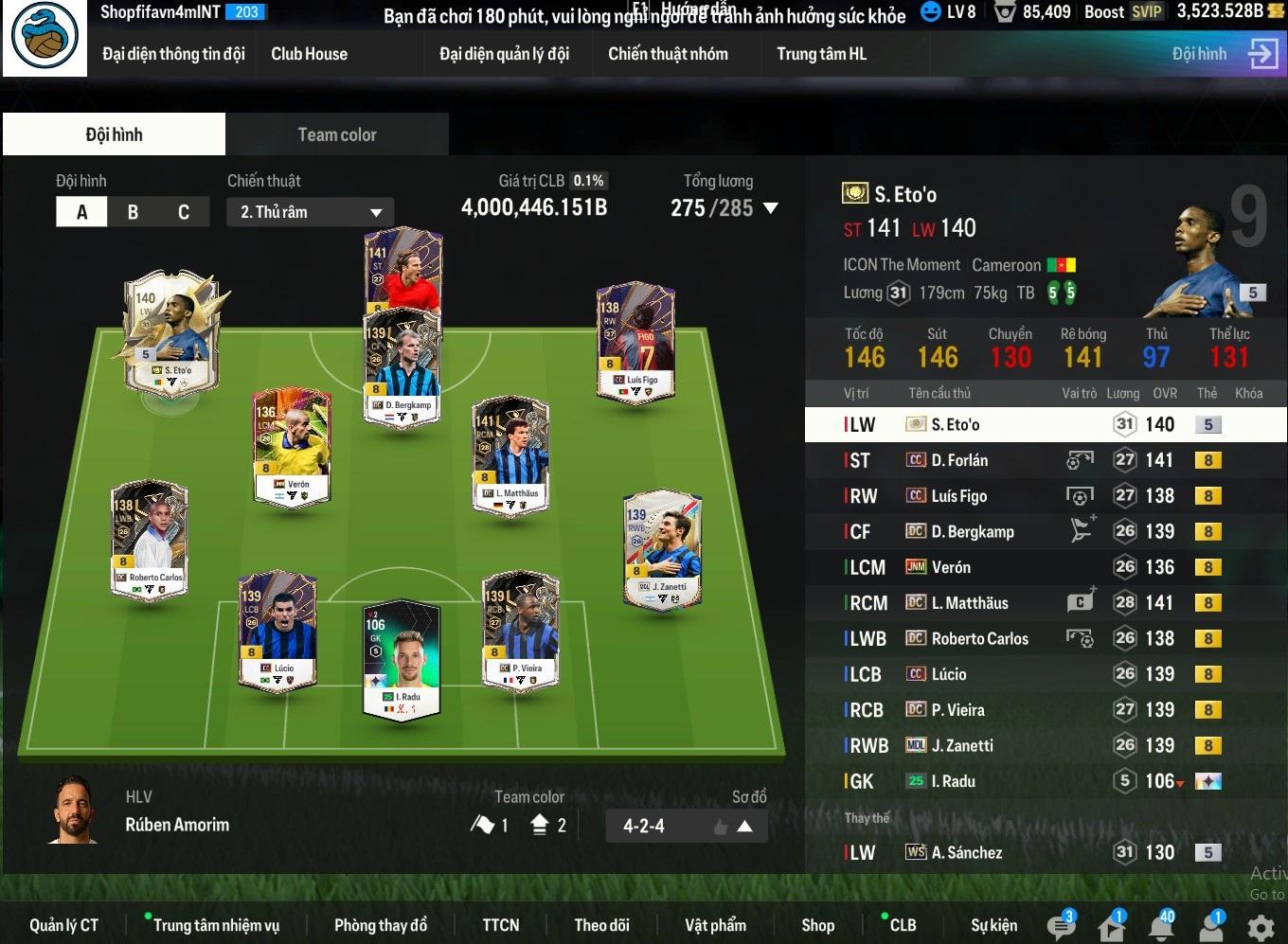The height and width of the screenshot is (944, 1288).
Task: Go to Chiến thuật nhóm menu
Action: [668, 54]
